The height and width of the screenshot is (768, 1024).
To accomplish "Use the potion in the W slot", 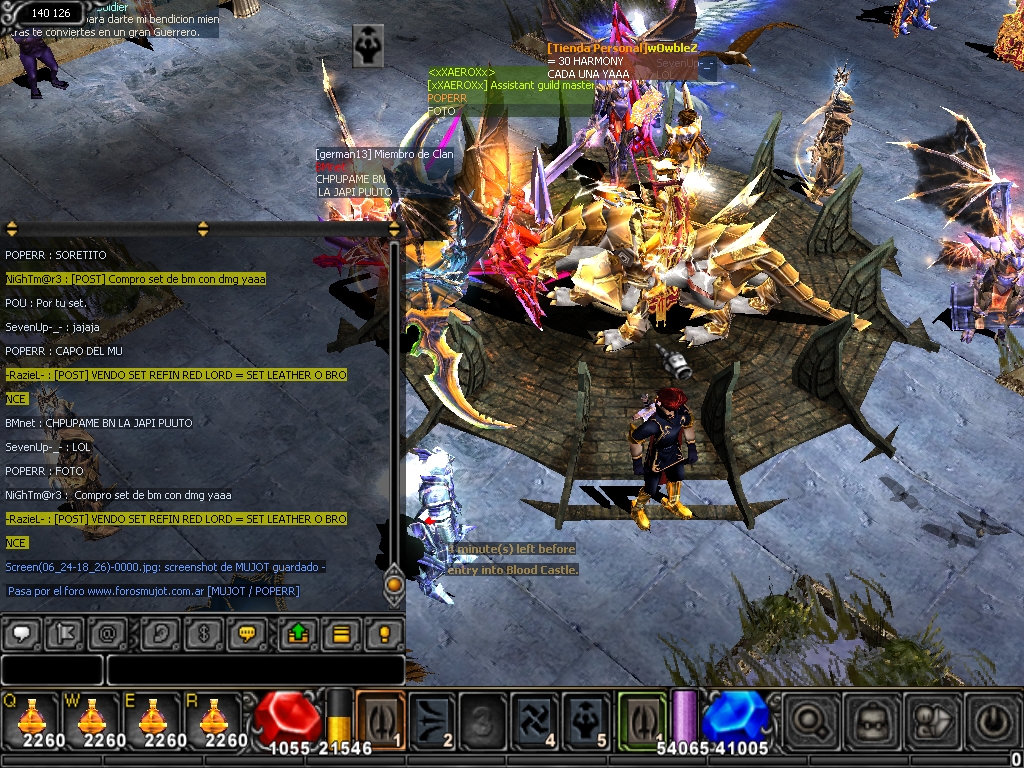I will (x=93, y=717).
